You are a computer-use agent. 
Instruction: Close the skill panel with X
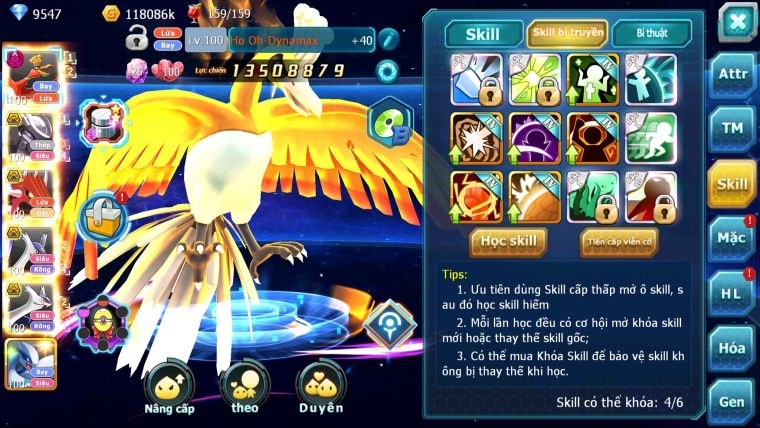pyautogui.click(x=736, y=21)
